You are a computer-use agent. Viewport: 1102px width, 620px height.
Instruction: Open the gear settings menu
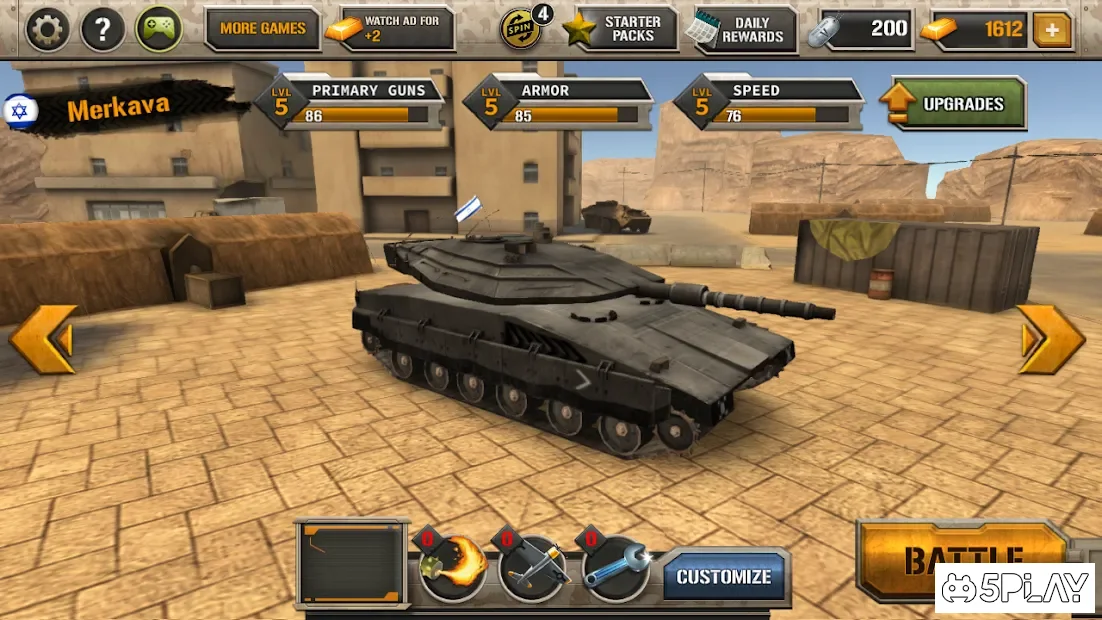coord(47,30)
